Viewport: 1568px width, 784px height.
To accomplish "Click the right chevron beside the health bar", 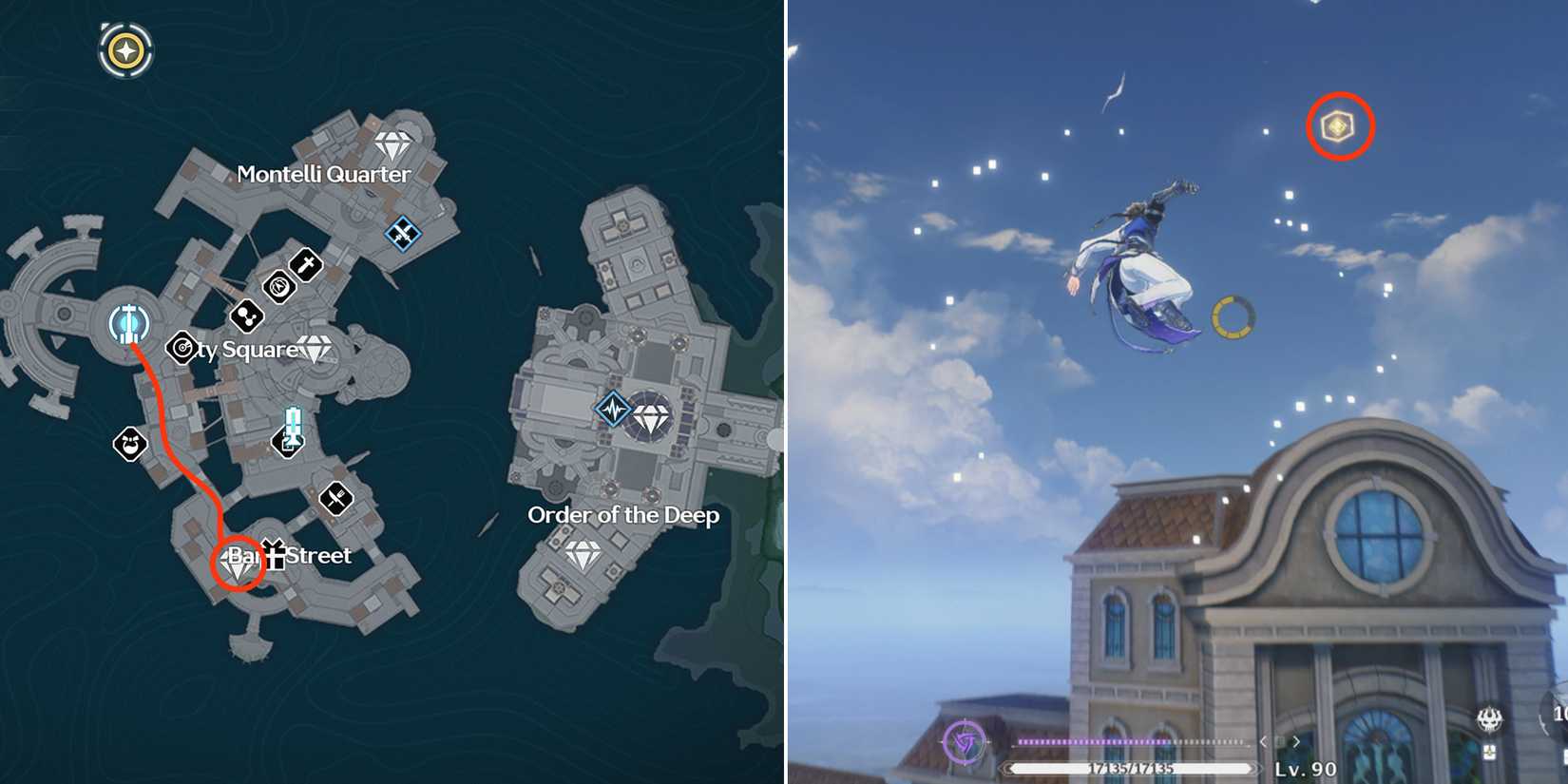I will [x=1298, y=741].
